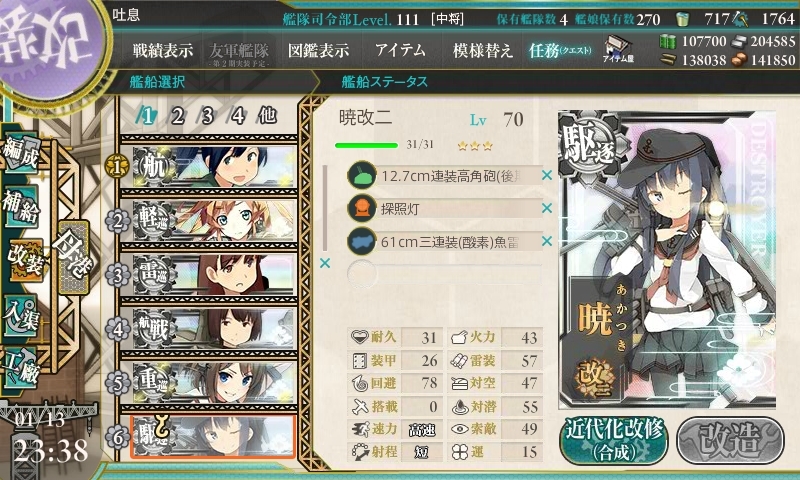Show the 他 other ships tab
This screenshot has width=800, height=480.
click(267, 115)
